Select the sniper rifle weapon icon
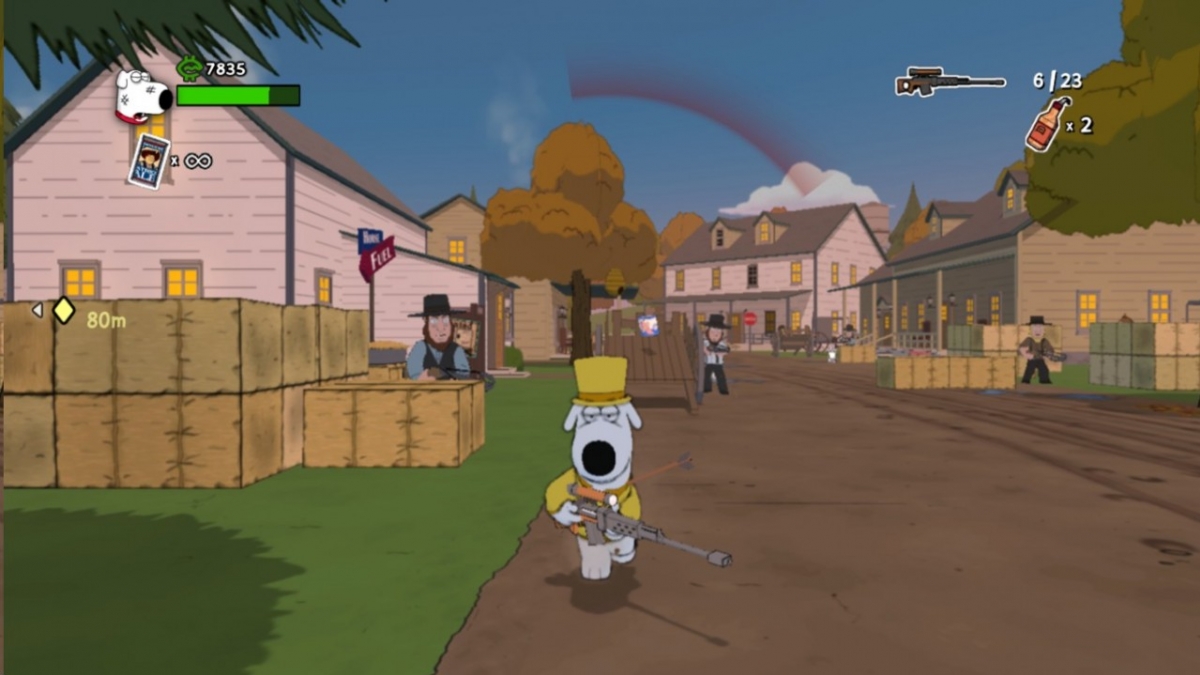1200x675 pixels. (948, 82)
